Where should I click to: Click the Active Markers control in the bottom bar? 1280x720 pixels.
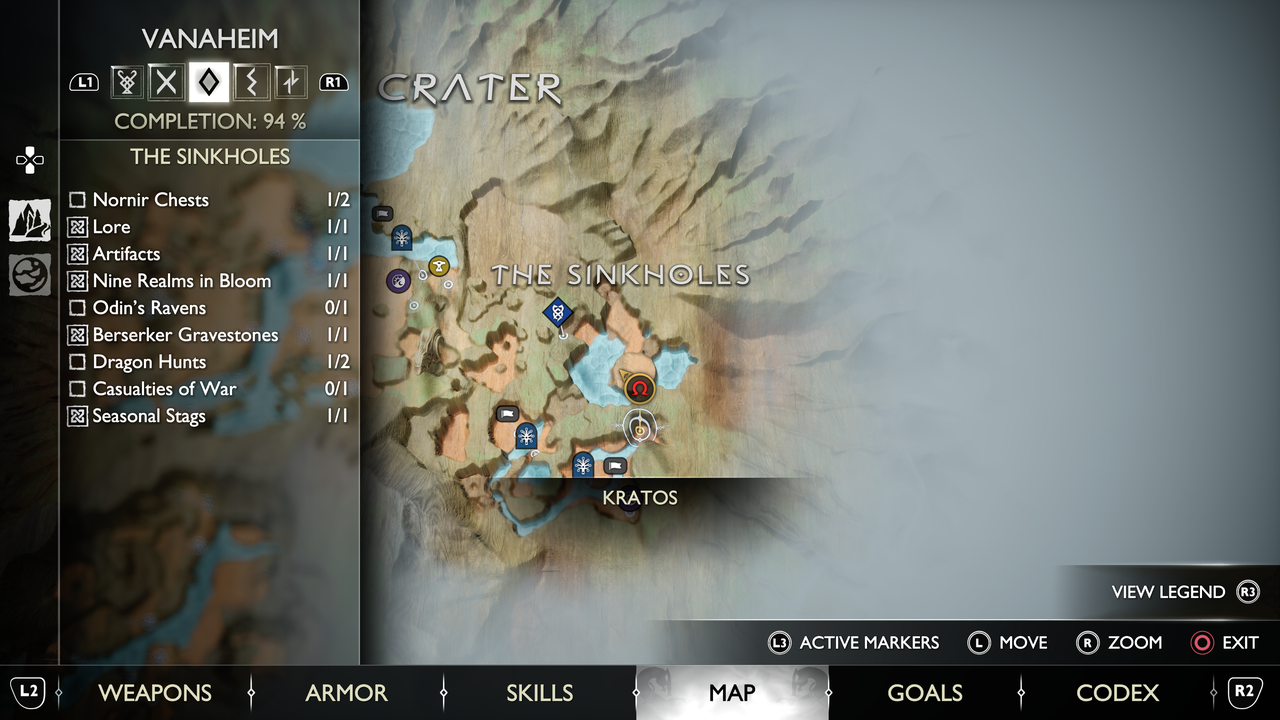coord(855,643)
